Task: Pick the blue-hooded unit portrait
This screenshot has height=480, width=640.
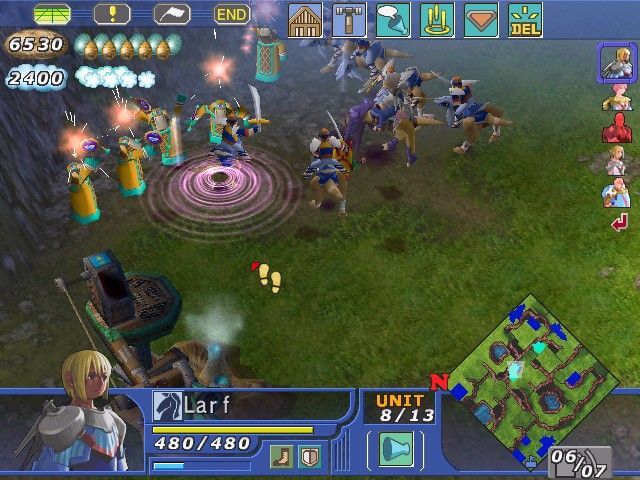Action: point(614,190)
